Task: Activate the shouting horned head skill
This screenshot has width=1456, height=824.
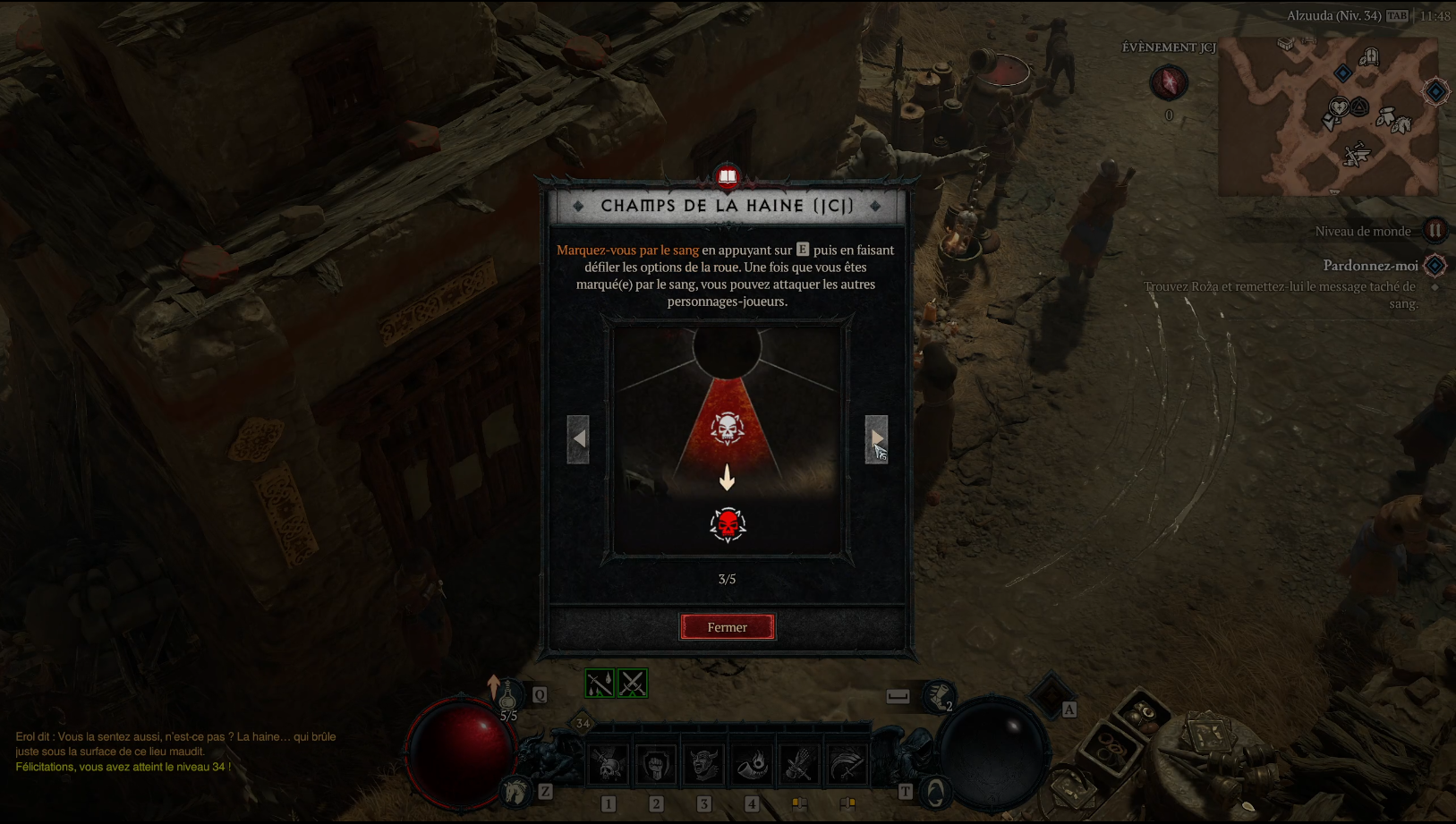Action: (x=704, y=766)
